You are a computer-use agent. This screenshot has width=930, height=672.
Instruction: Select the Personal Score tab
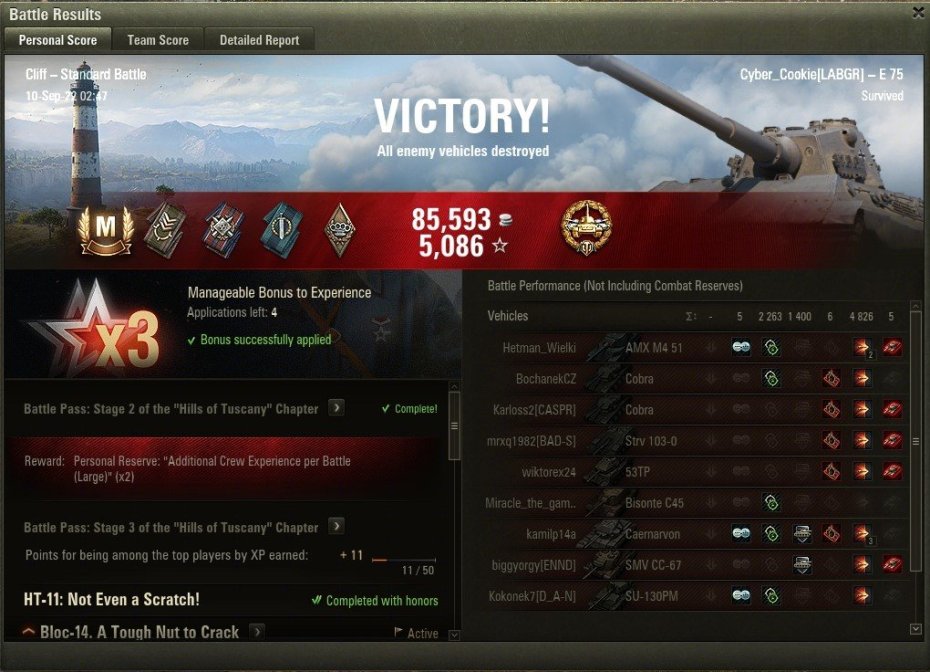(59, 40)
